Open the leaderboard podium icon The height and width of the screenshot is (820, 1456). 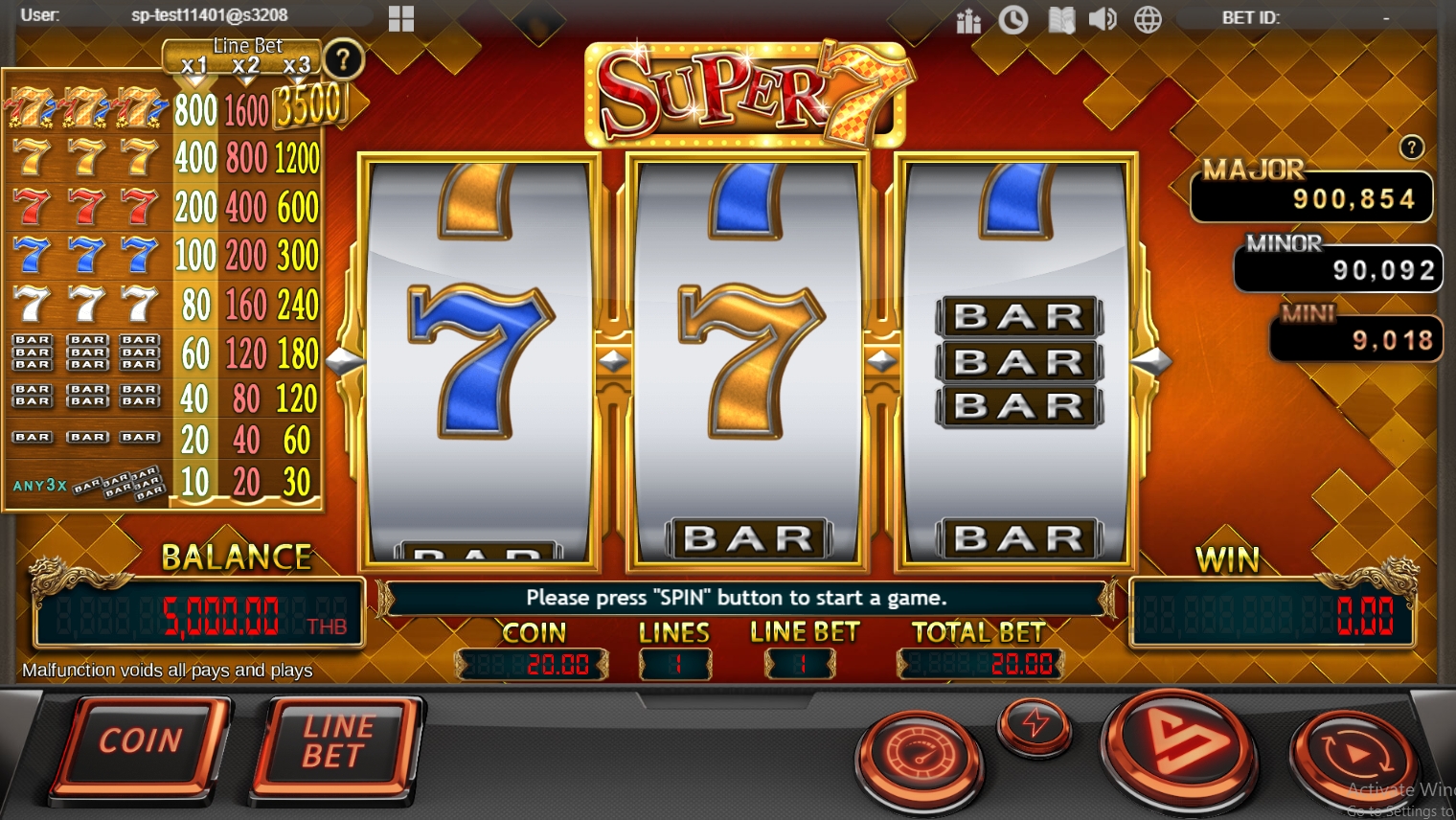(x=968, y=19)
